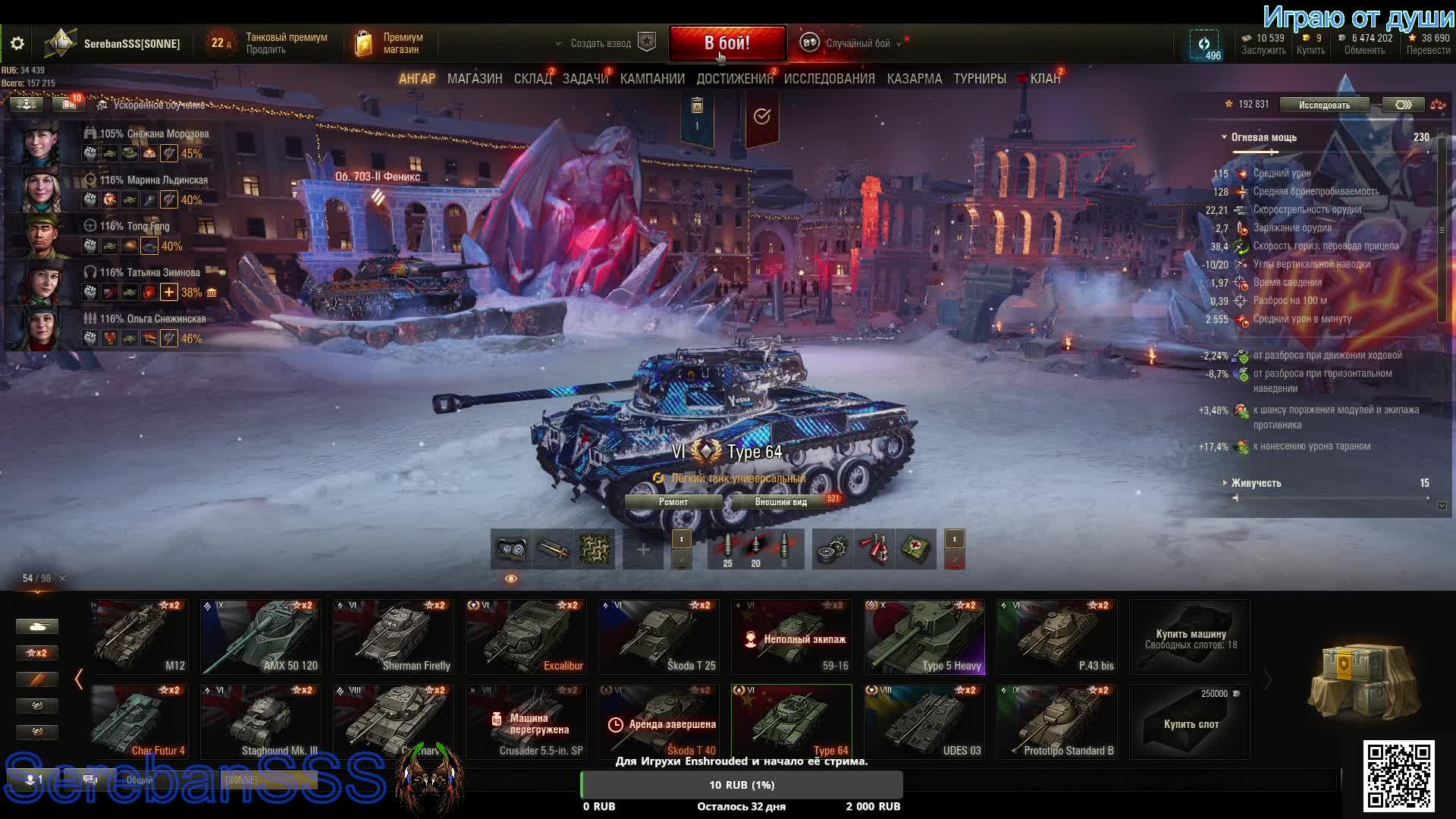Open the Внешний вид customization

(x=781, y=502)
